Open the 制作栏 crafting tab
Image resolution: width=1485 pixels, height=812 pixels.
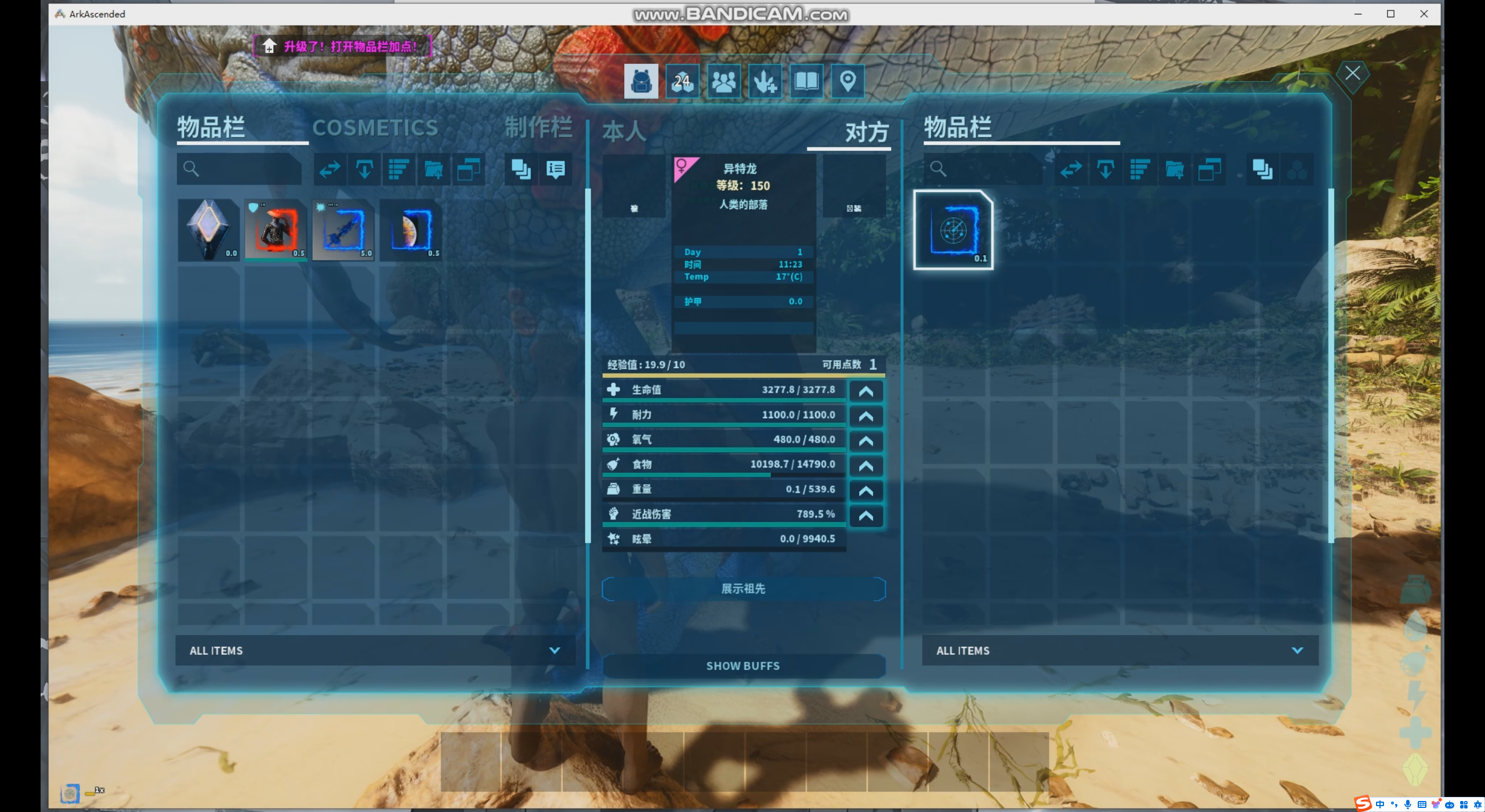click(538, 128)
